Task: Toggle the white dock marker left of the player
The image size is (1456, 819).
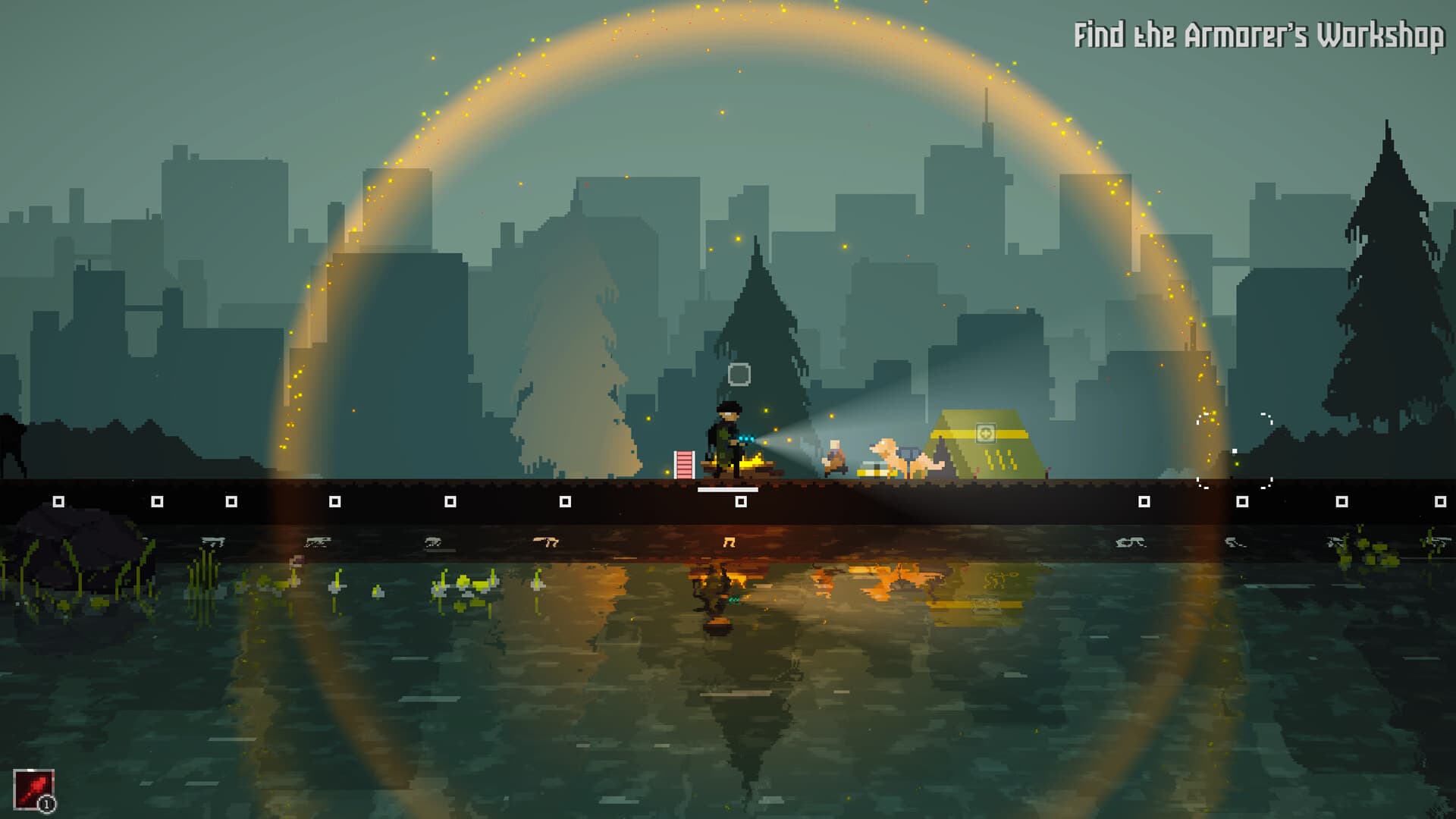Action: tap(565, 502)
